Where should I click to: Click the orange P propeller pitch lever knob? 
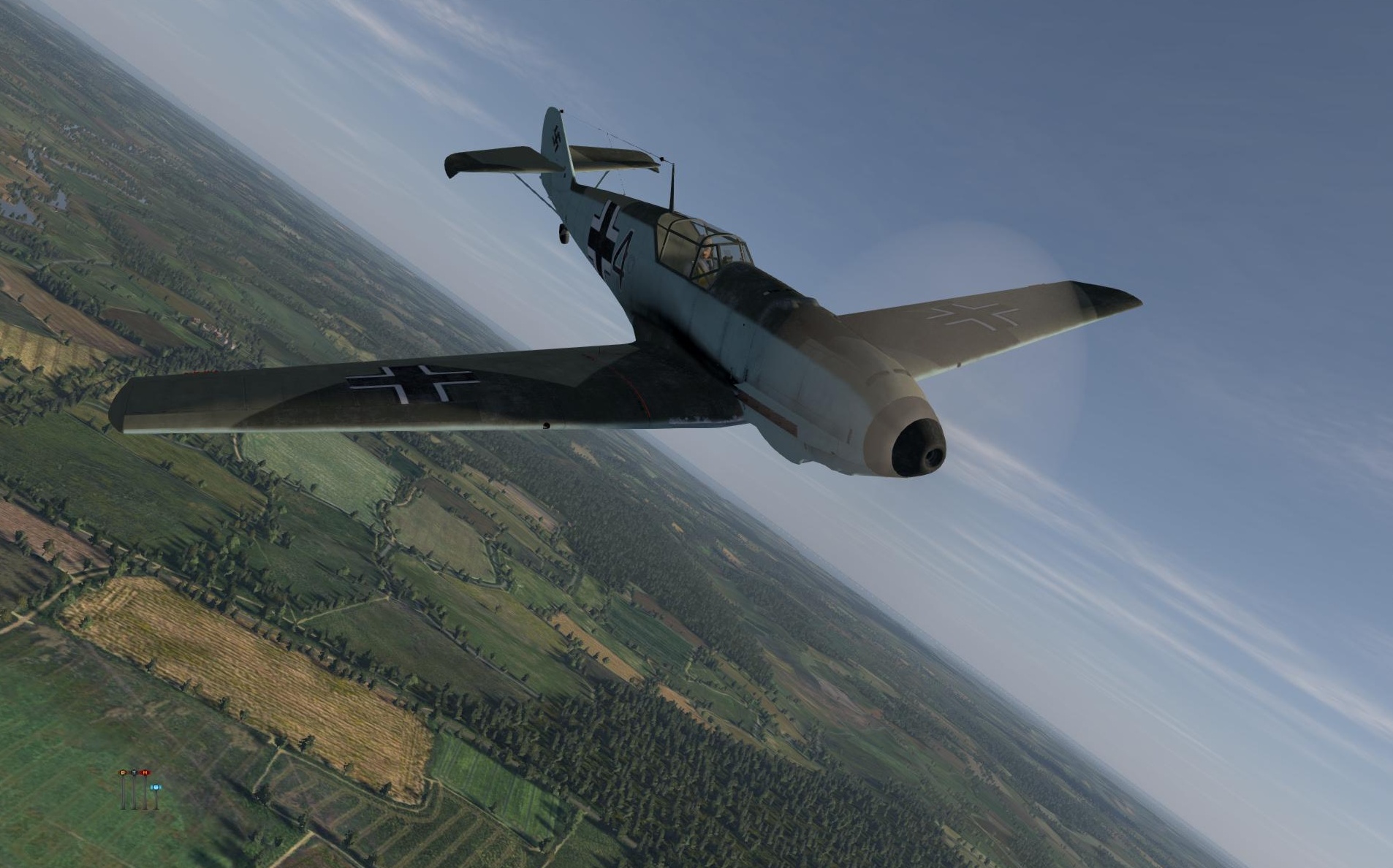[123, 772]
